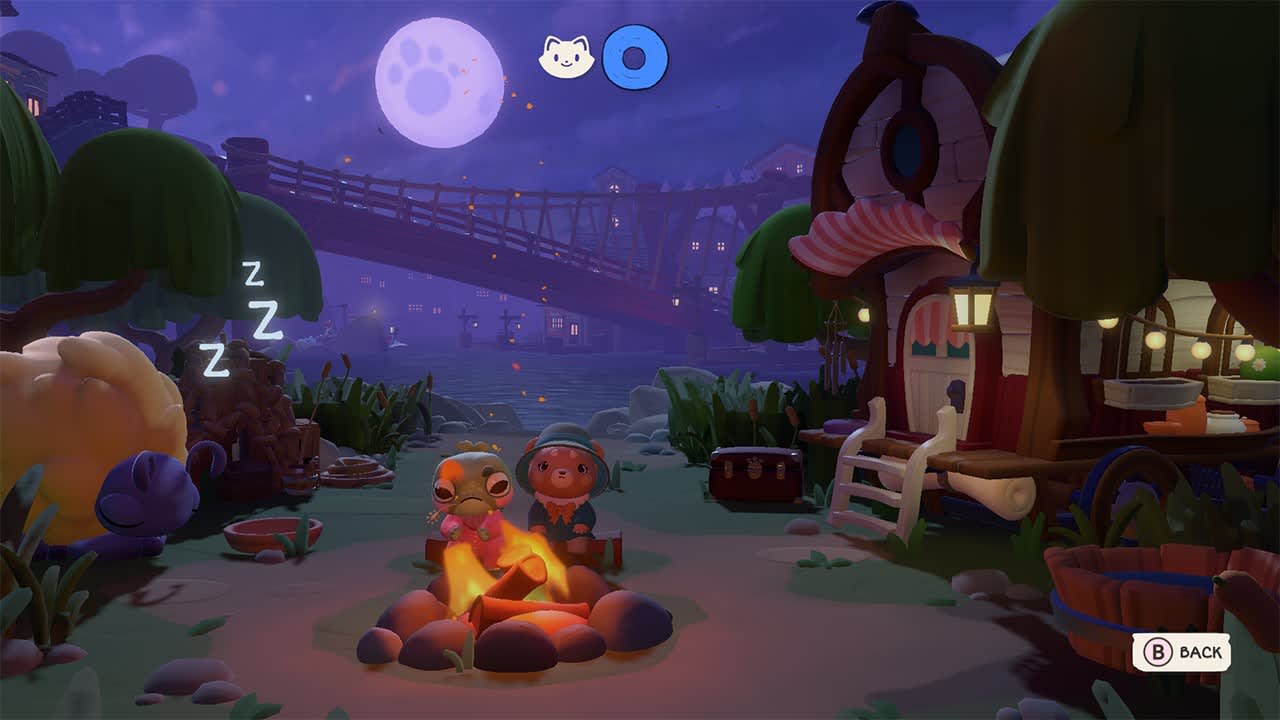Click the pink-striped awning on the house

pos(875,230)
